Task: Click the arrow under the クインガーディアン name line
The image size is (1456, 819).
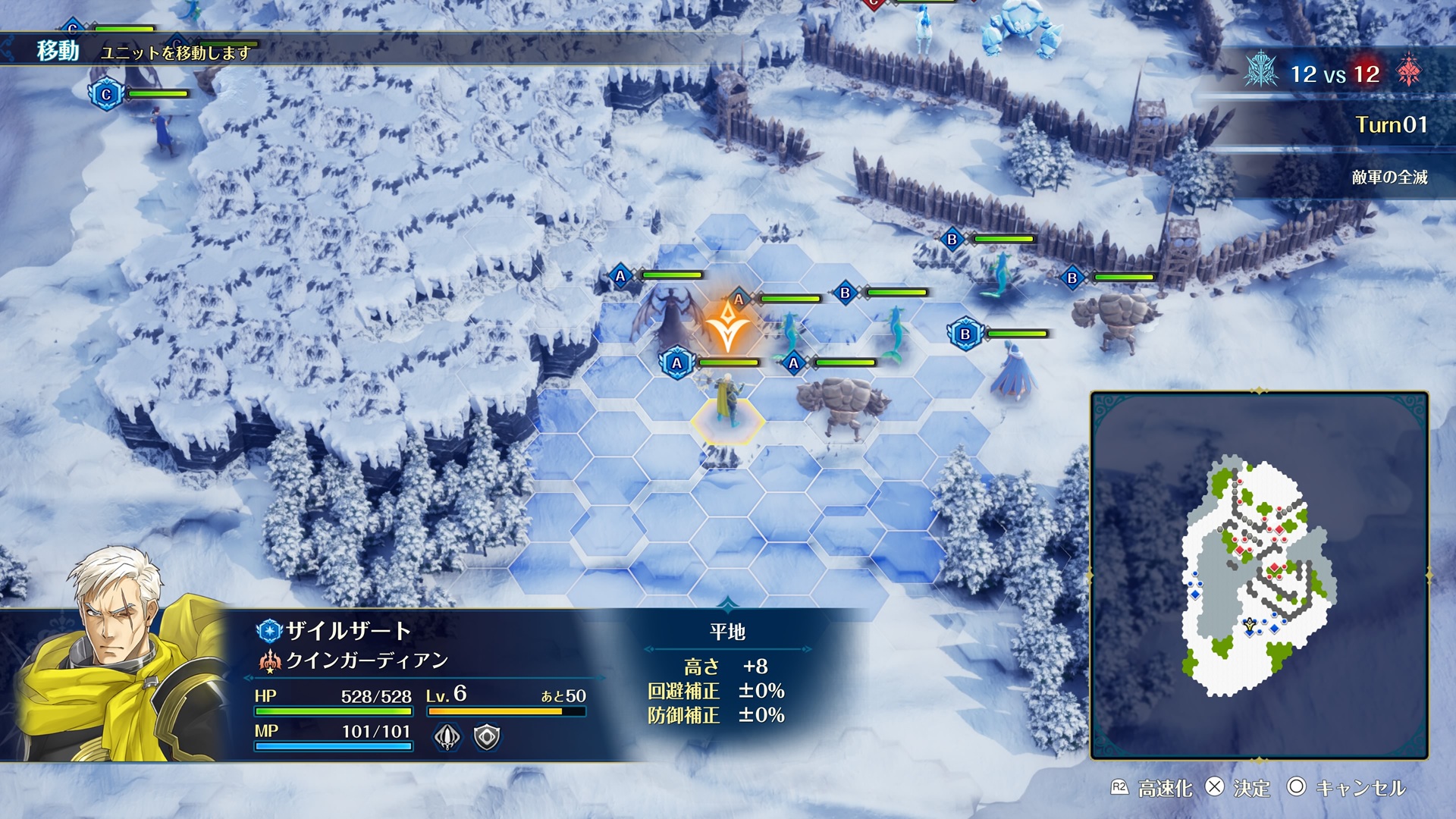Action: pyautogui.click(x=248, y=677)
